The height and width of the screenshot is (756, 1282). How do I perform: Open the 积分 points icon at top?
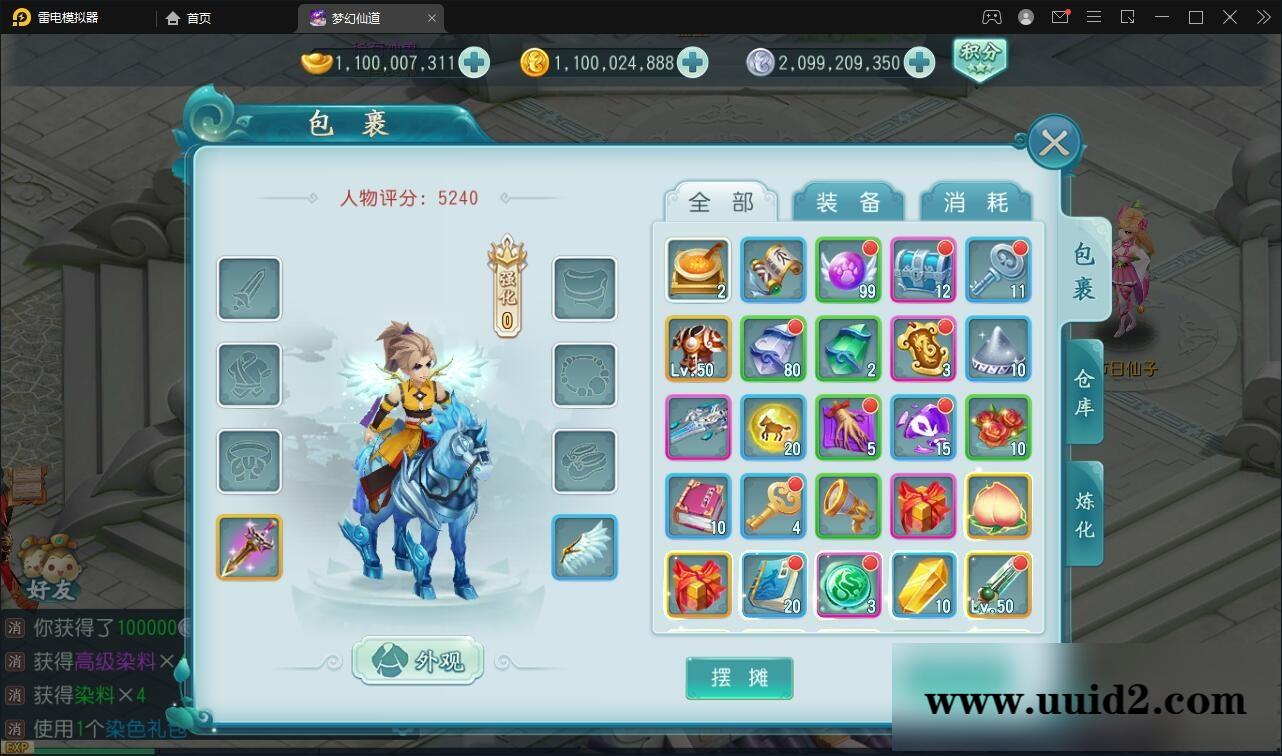tap(979, 60)
